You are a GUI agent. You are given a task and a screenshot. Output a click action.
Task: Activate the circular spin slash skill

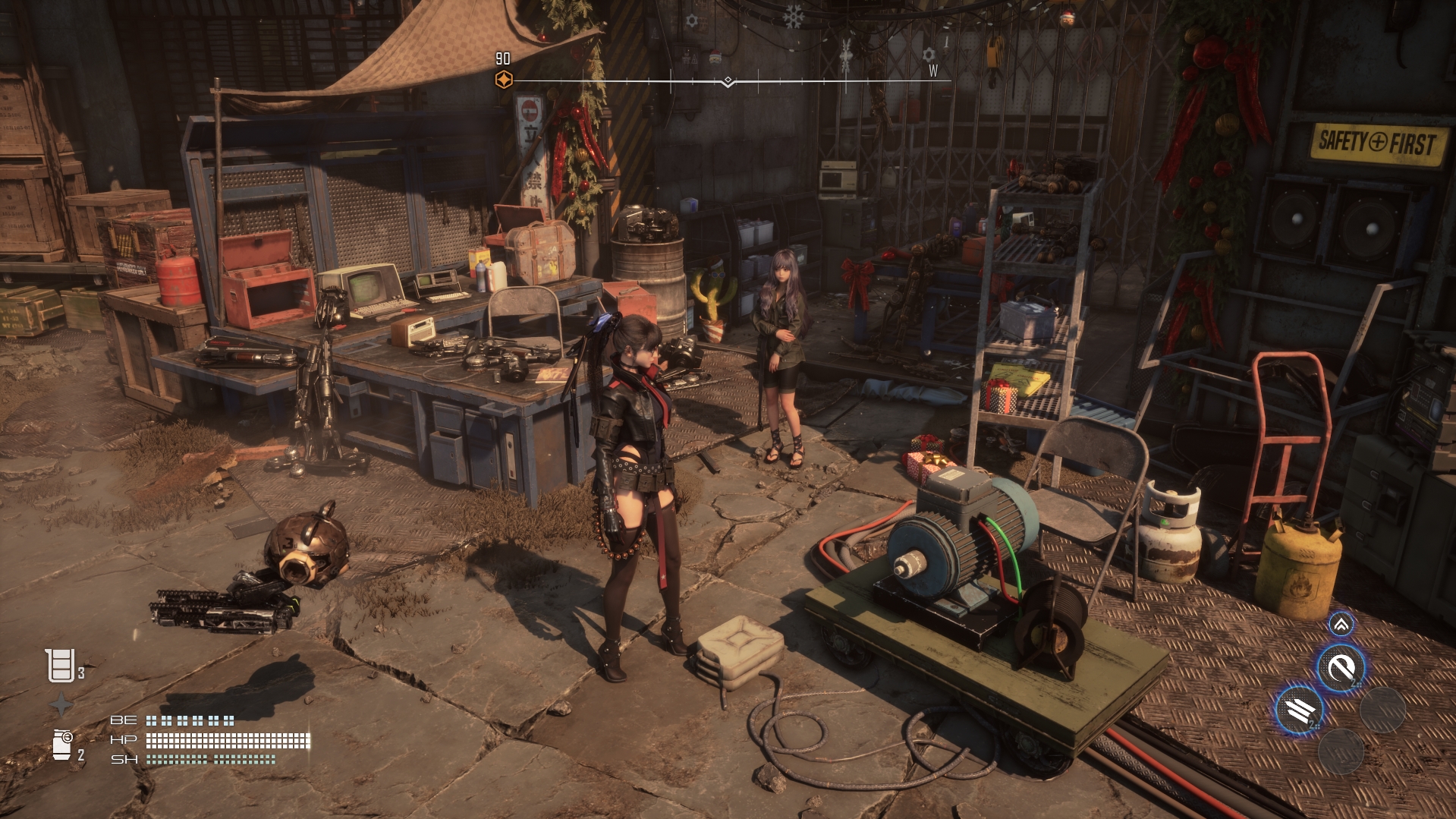(1341, 668)
